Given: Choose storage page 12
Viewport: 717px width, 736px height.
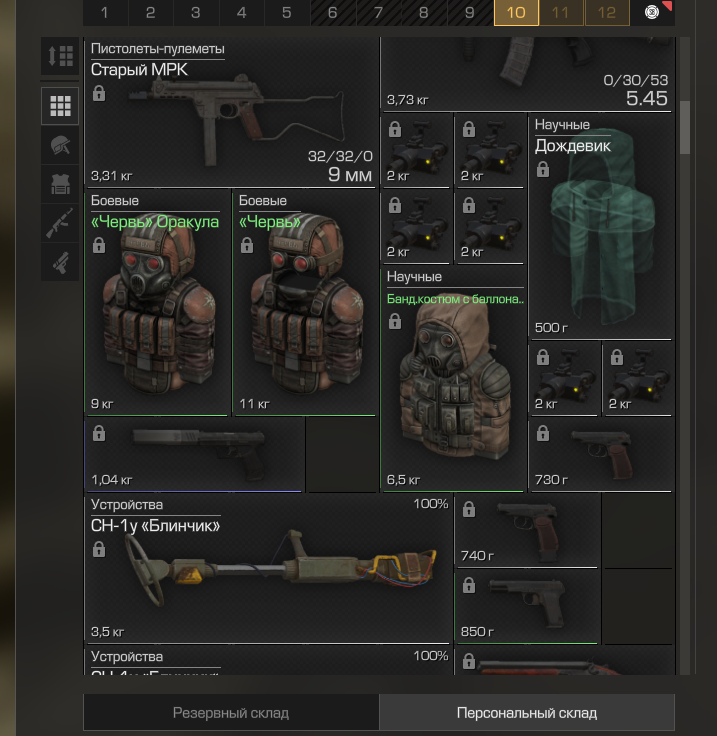Looking at the screenshot, I should pos(607,13).
